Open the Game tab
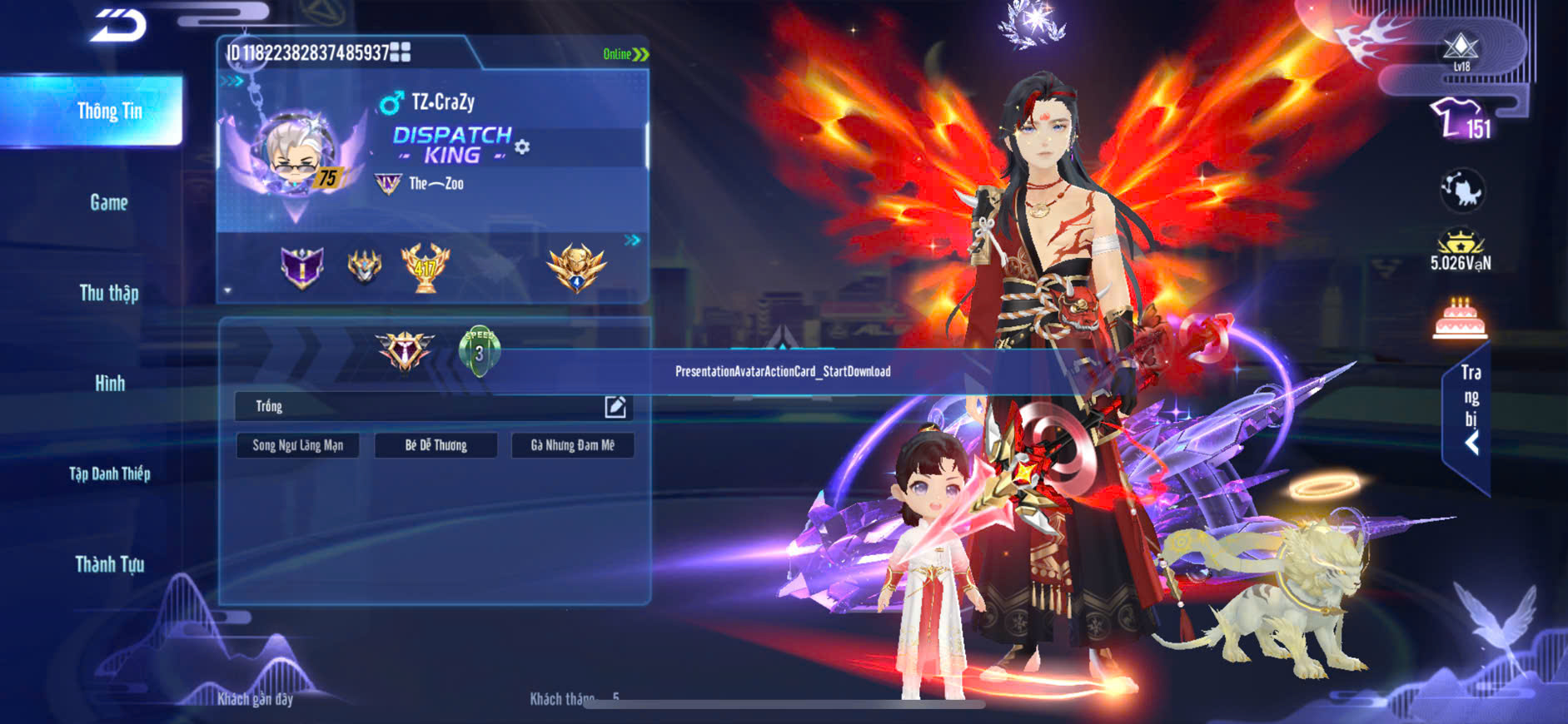 point(109,202)
